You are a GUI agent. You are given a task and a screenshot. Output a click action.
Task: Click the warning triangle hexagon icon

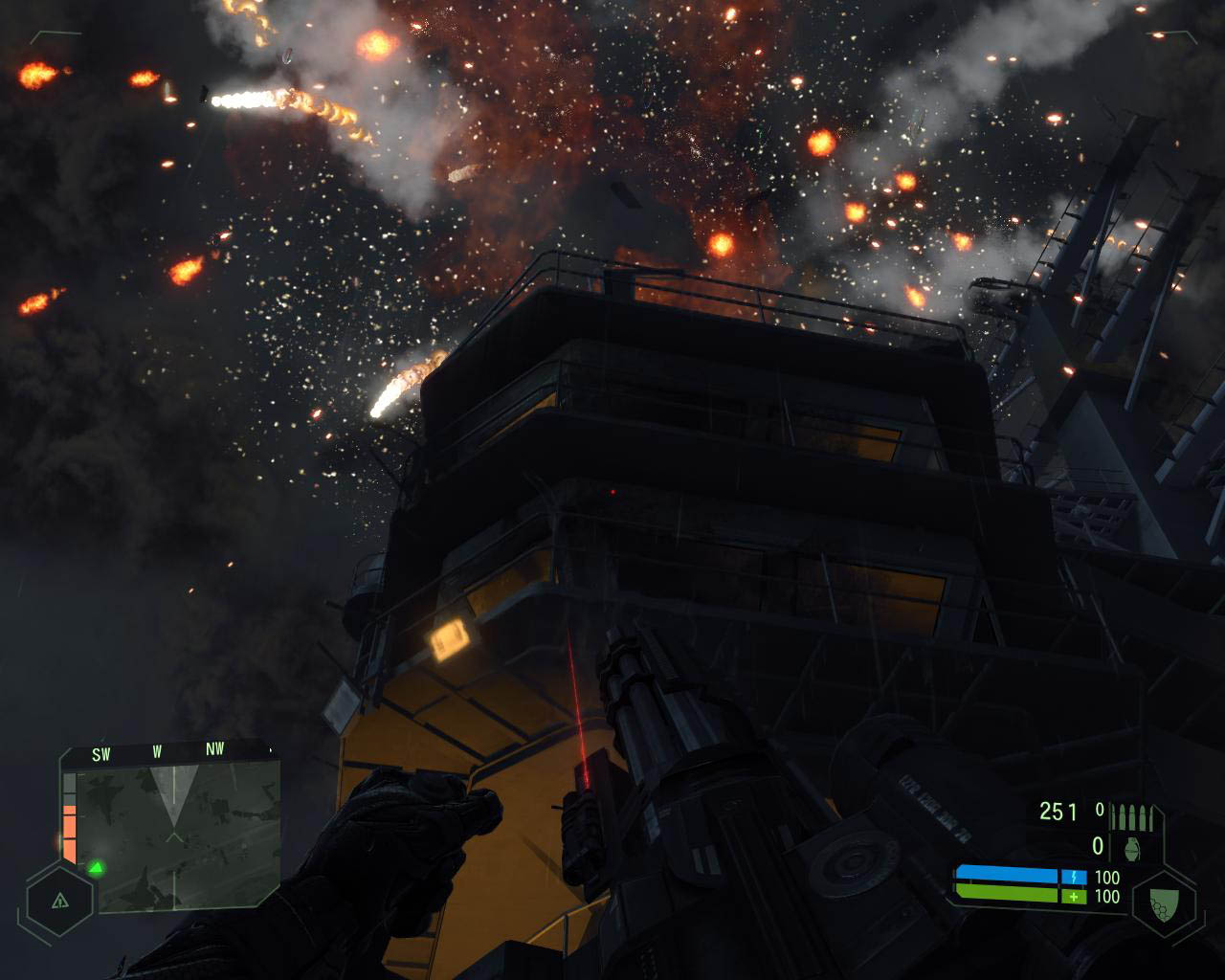(x=59, y=901)
